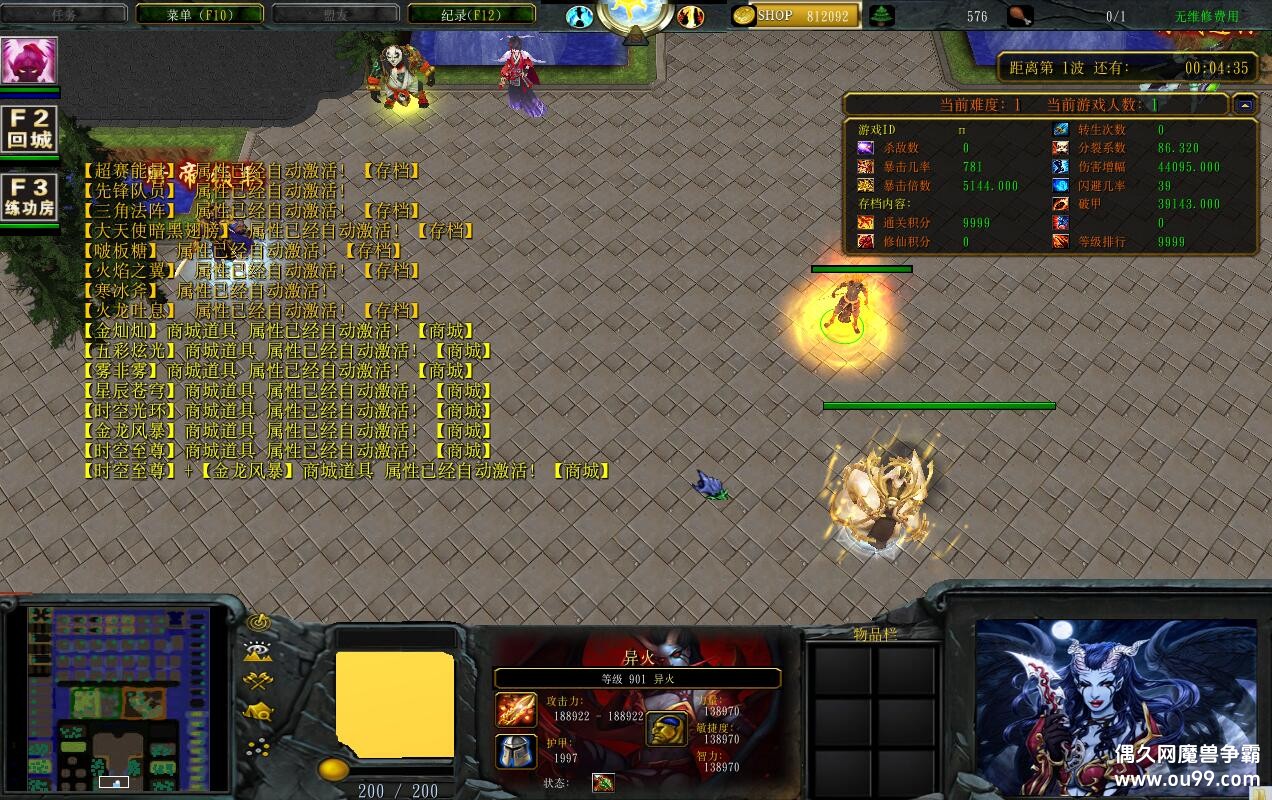
Task: Select the pink-haired hero portrait icon
Action: [x=29, y=61]
